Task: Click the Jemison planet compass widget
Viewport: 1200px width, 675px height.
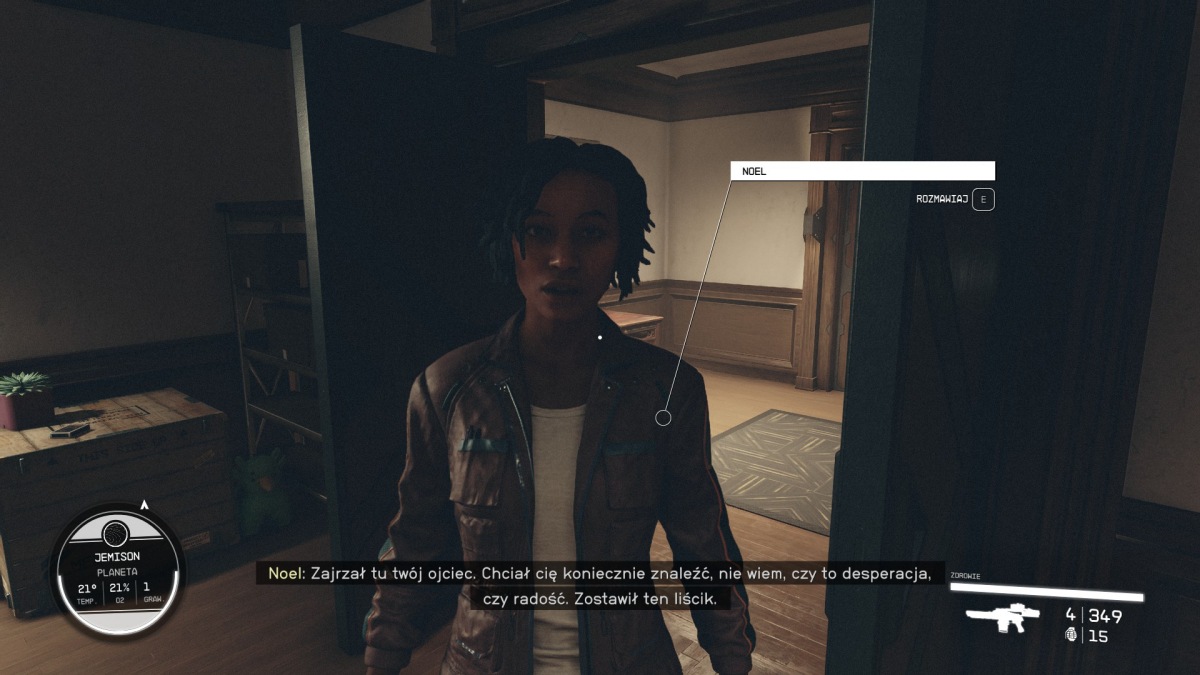Action: click(x=117, y=568)
